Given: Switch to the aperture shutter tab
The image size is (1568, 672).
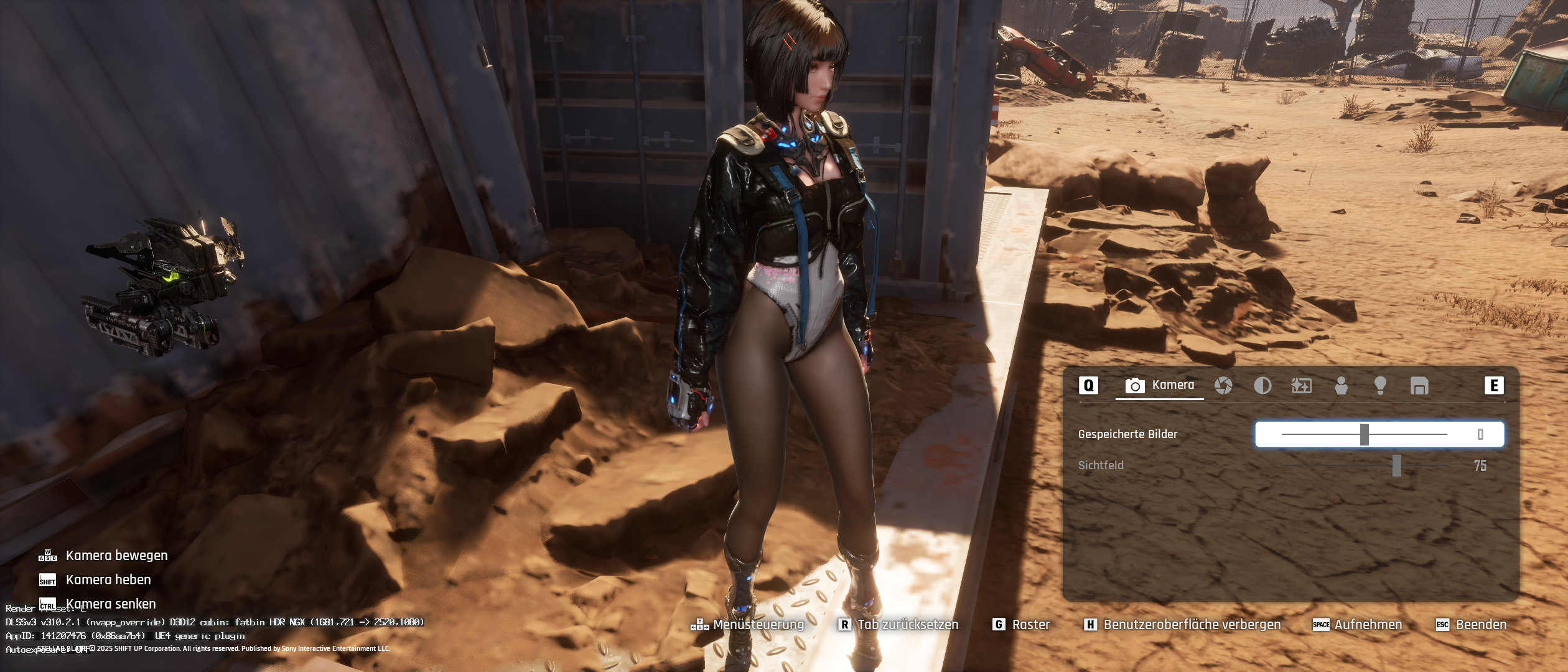Looking at the screenshot, I should [1223, 386].
